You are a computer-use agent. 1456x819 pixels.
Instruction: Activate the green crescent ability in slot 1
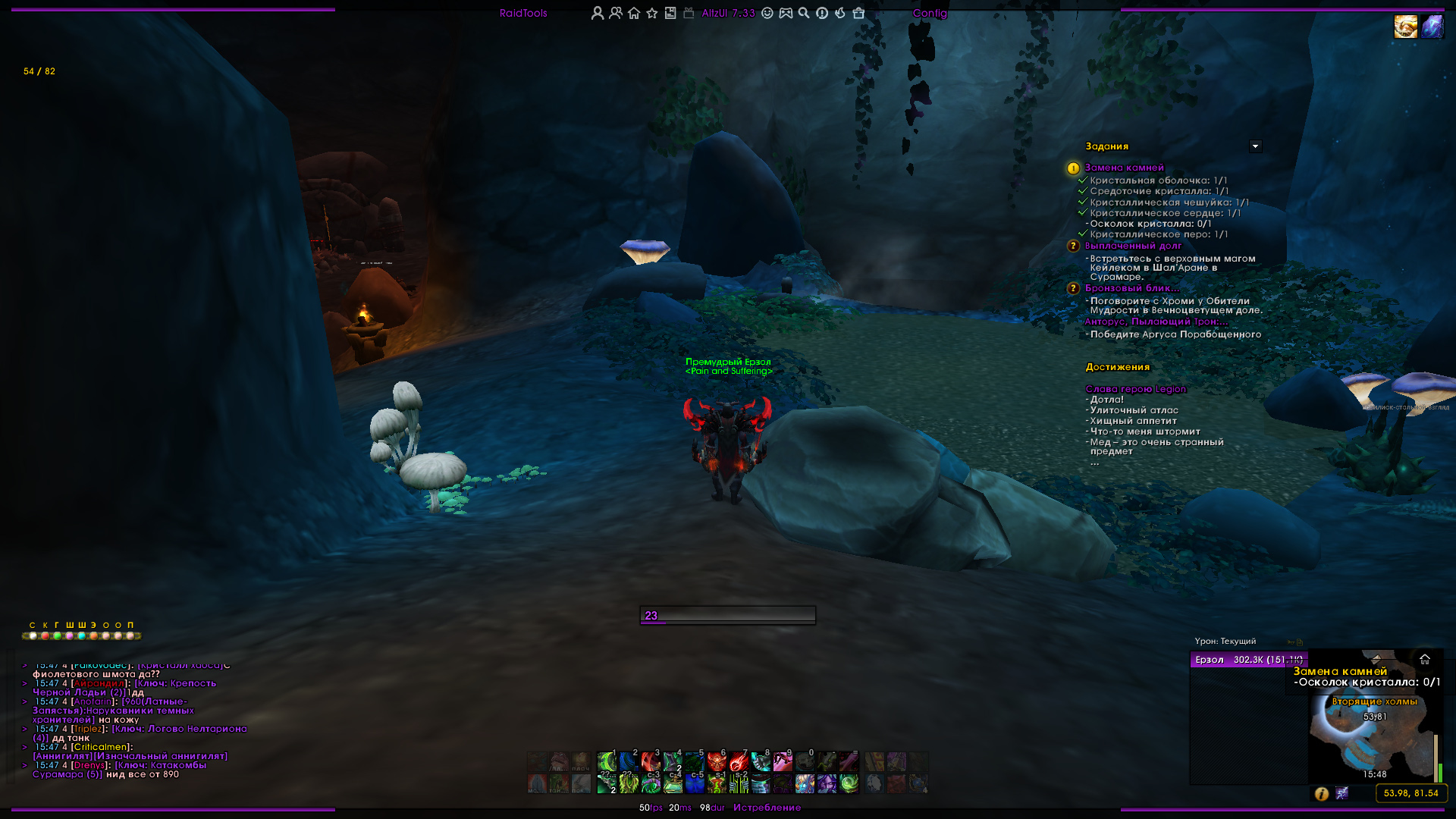[606, 761]
